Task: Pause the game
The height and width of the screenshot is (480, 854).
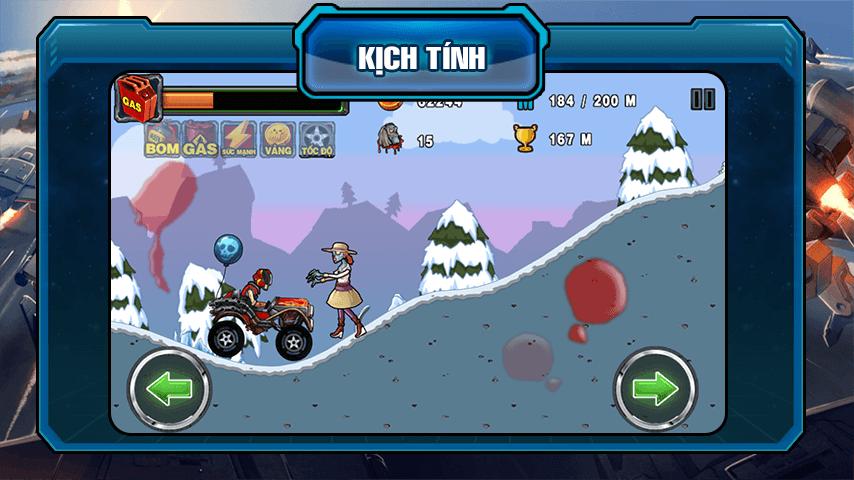Action: tap(703, 99)
